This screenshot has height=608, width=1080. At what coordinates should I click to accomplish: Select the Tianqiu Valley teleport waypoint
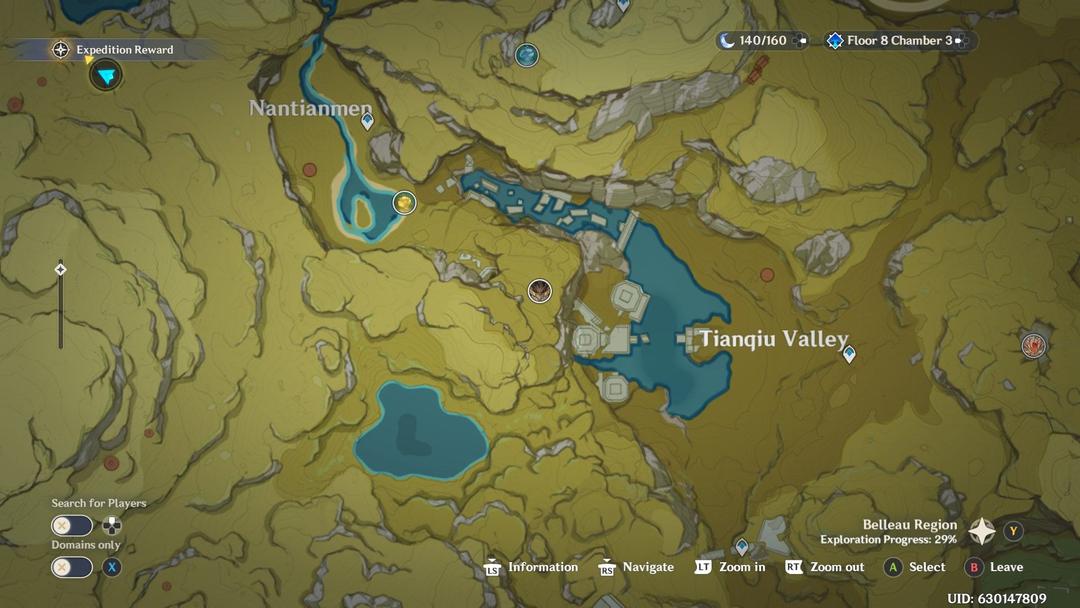(849, 353)
